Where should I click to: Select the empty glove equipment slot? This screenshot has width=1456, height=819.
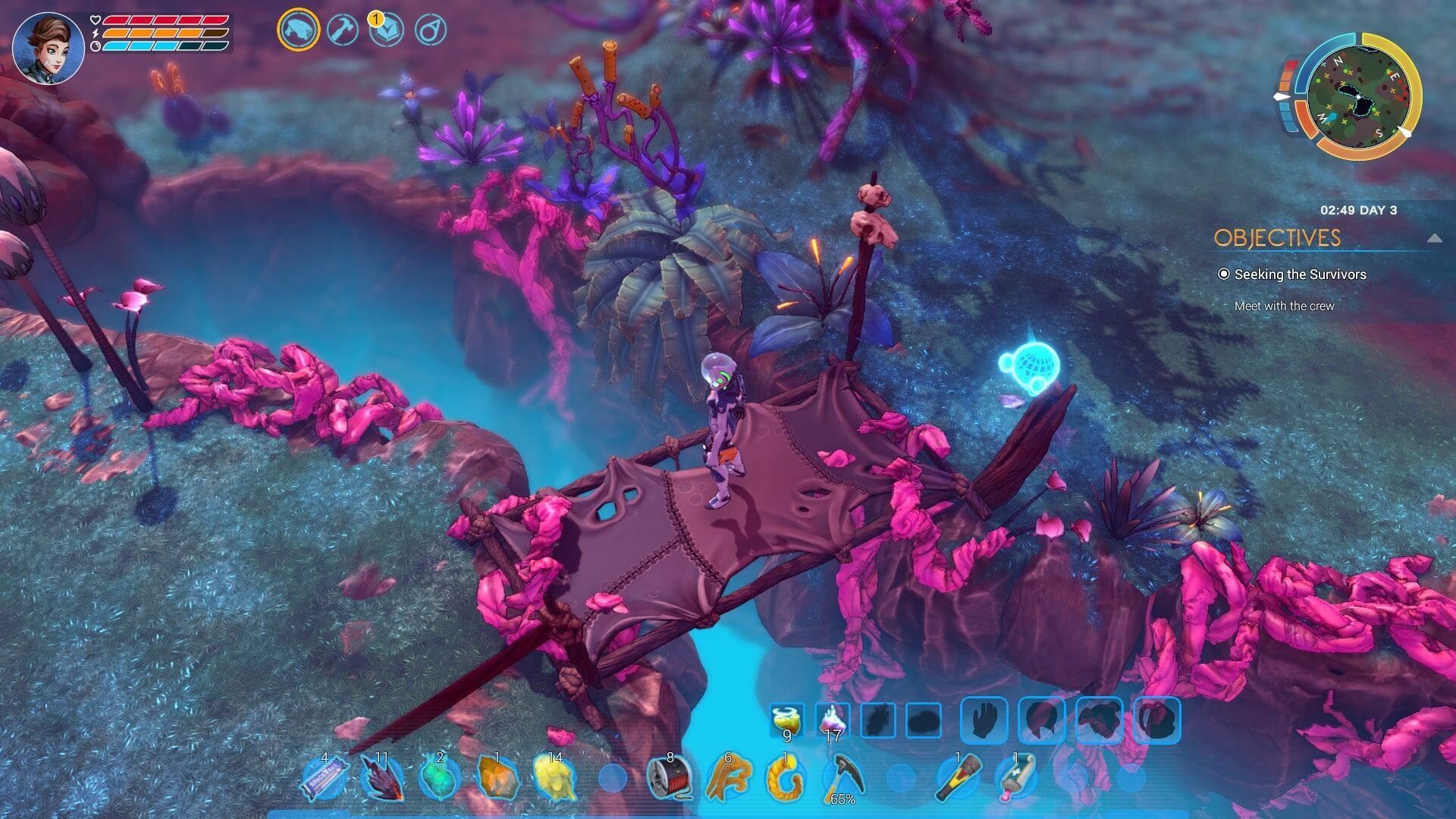click(984, 719)
